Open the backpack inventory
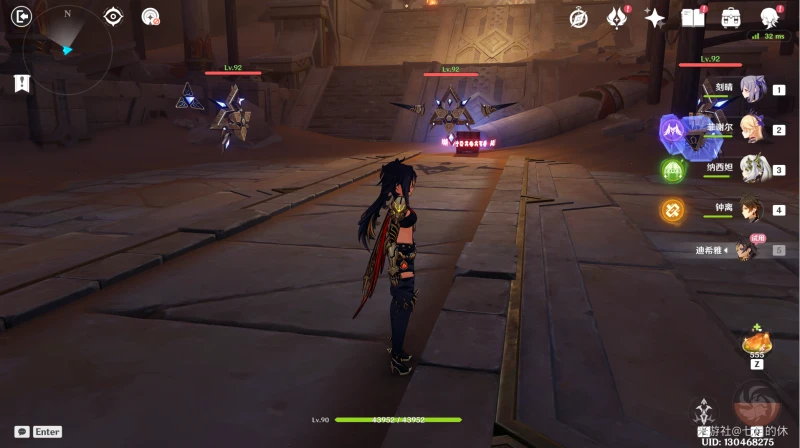 click(731, 17)
